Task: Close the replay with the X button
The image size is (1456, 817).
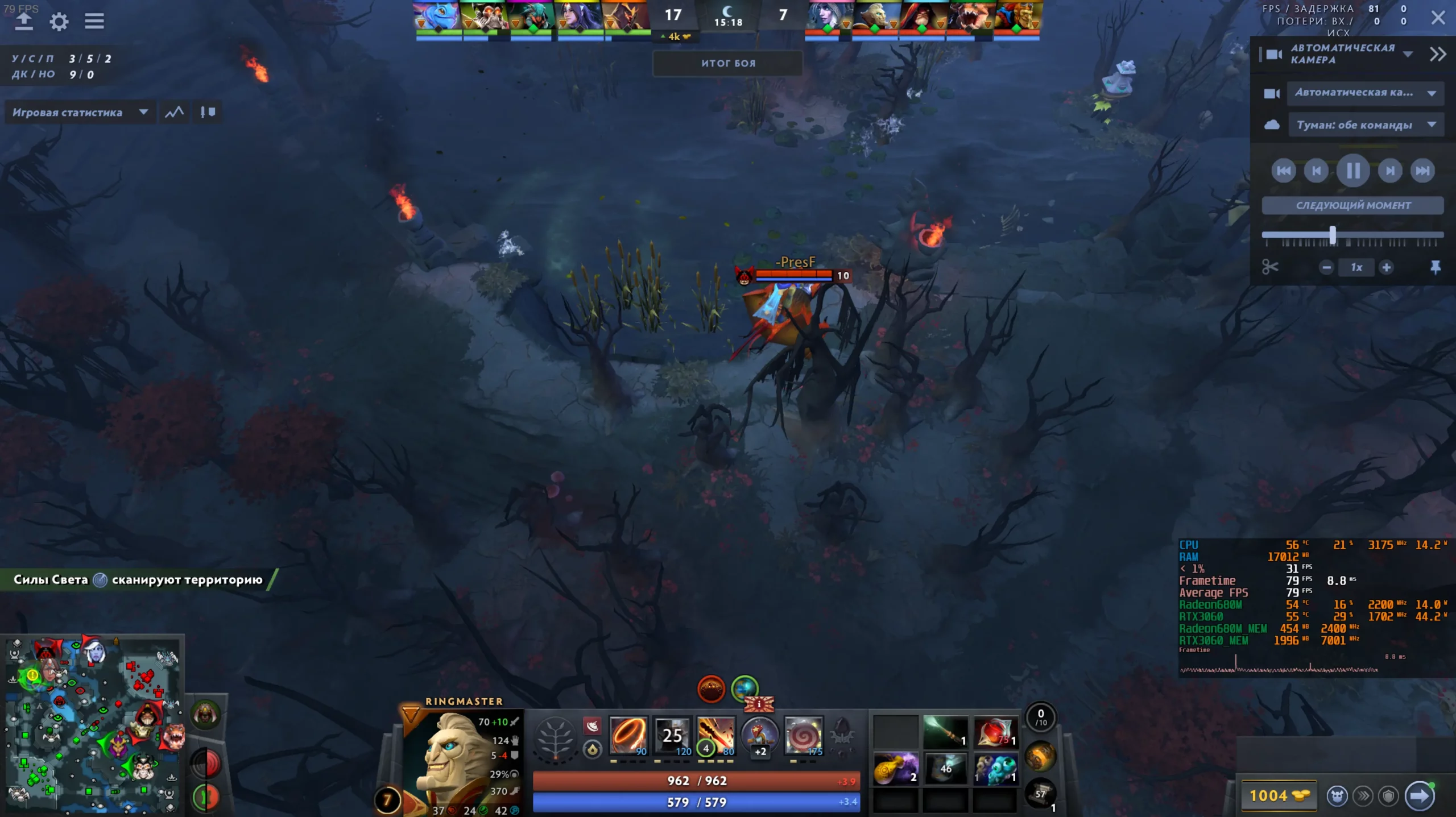Action: coord(1438,18)
